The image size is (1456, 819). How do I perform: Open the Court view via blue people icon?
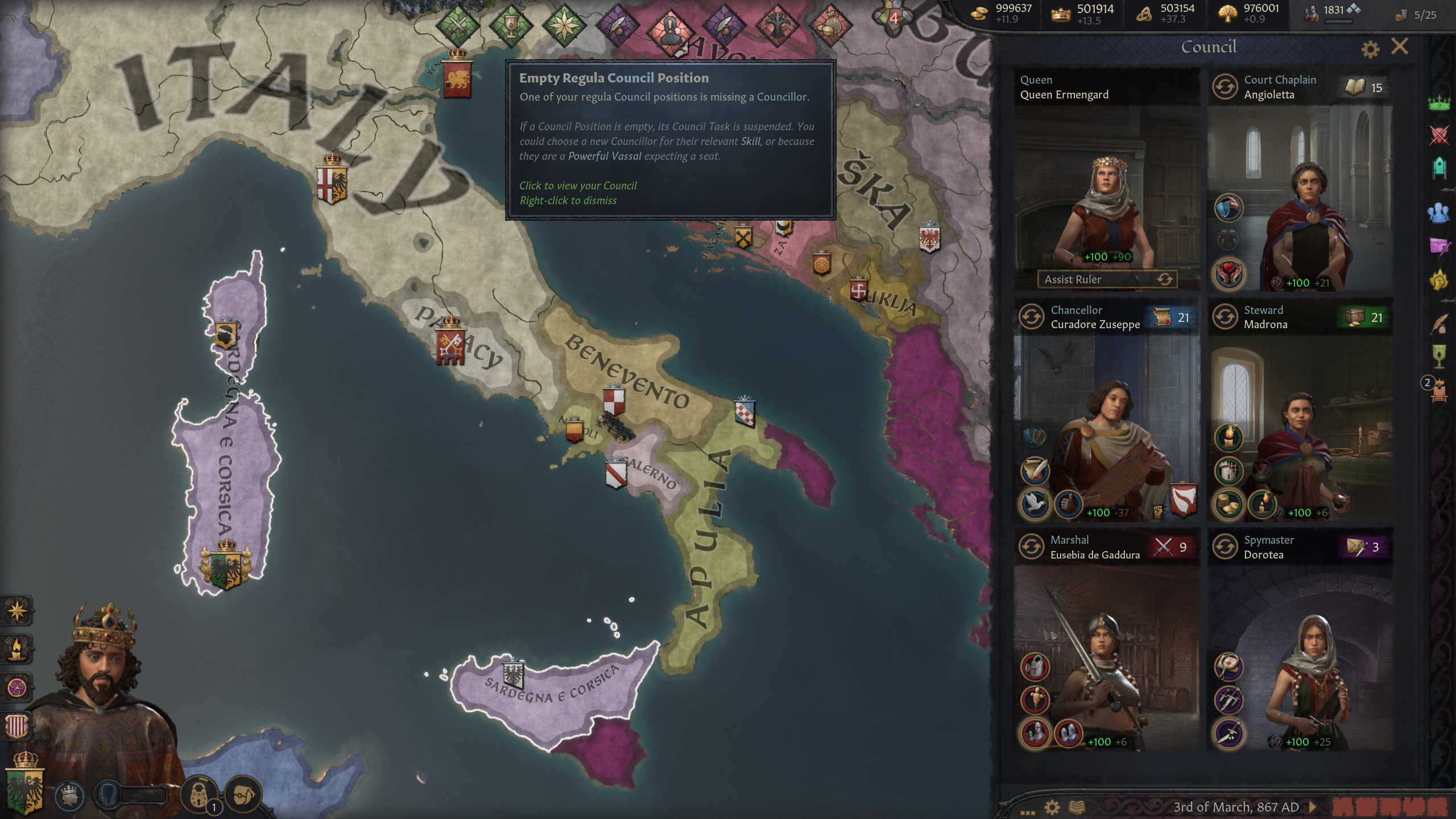[1441, 210]
